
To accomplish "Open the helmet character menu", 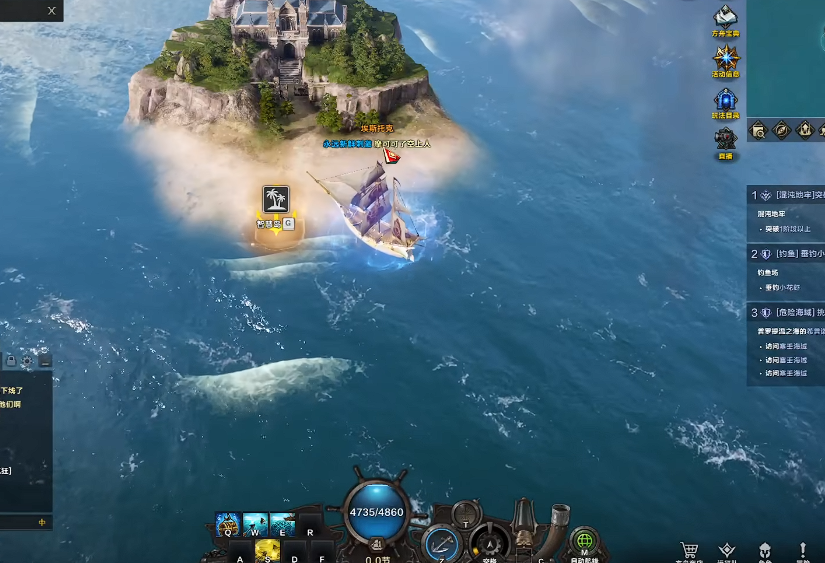I will (x=765, y=550).
